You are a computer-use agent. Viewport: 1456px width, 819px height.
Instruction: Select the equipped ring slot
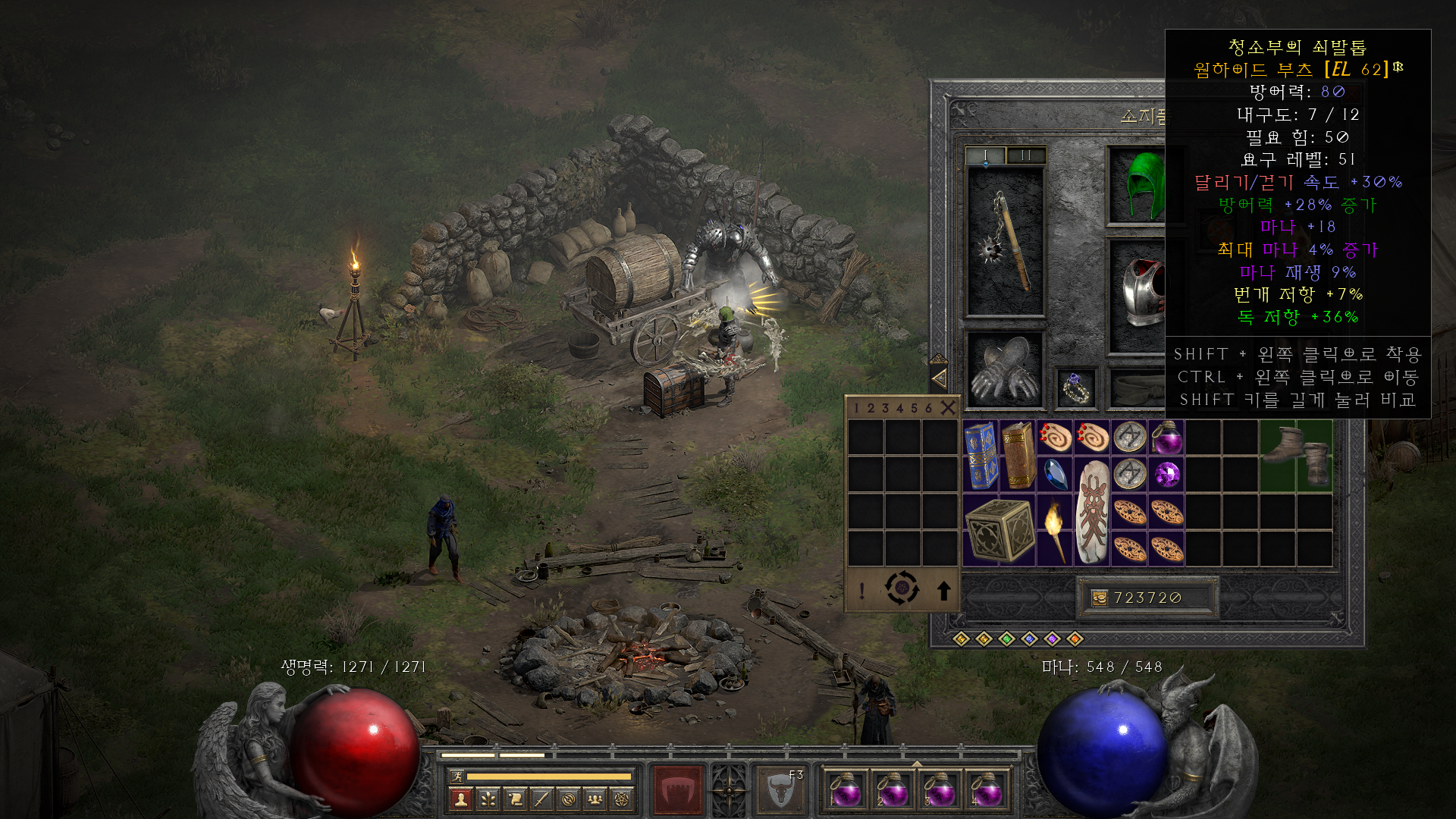[x=1077, y=388]
